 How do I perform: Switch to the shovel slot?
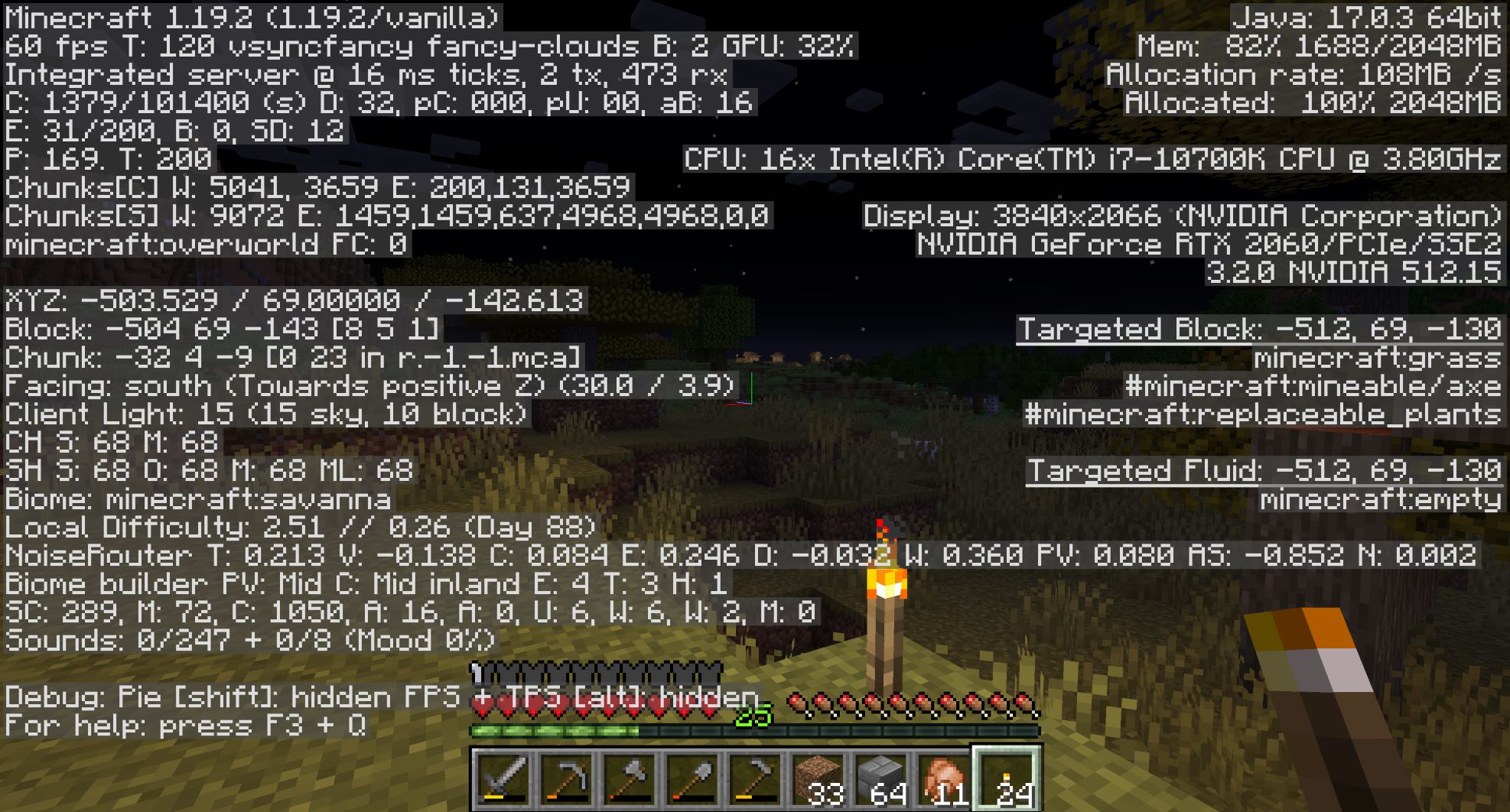[x=691, y=780]
